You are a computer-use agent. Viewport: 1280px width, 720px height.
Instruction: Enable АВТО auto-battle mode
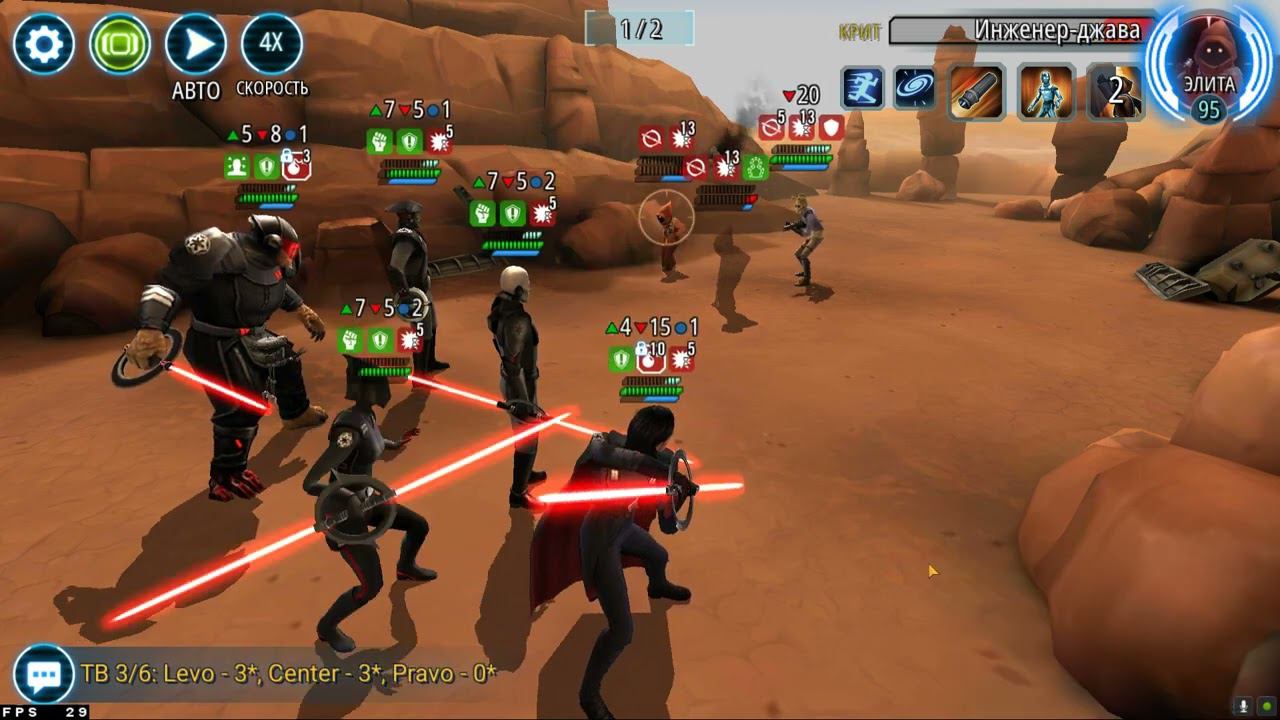[195, 45]
